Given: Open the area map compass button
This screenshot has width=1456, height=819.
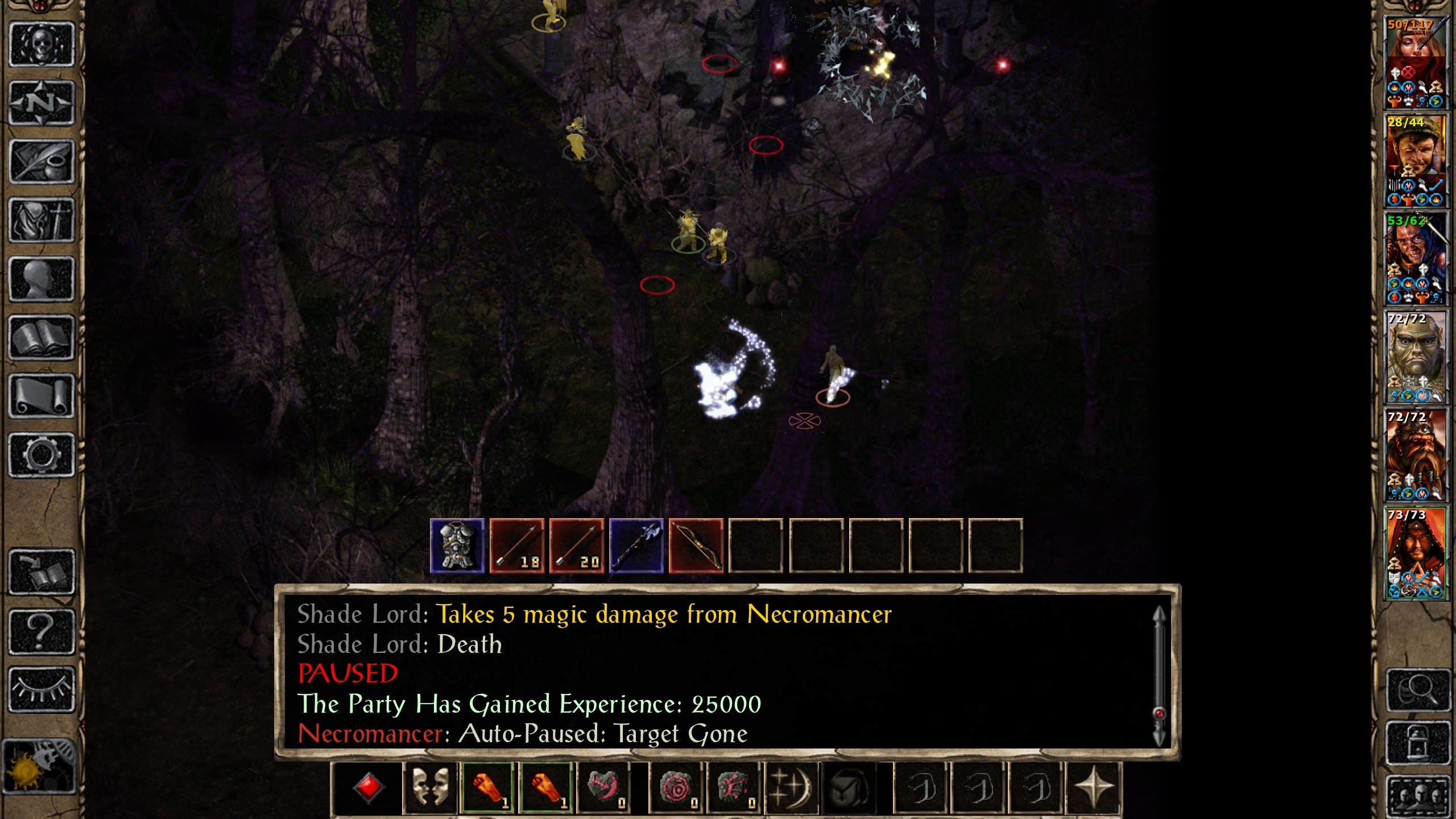Looking at the screenshot, I should (x=42, y=104).
